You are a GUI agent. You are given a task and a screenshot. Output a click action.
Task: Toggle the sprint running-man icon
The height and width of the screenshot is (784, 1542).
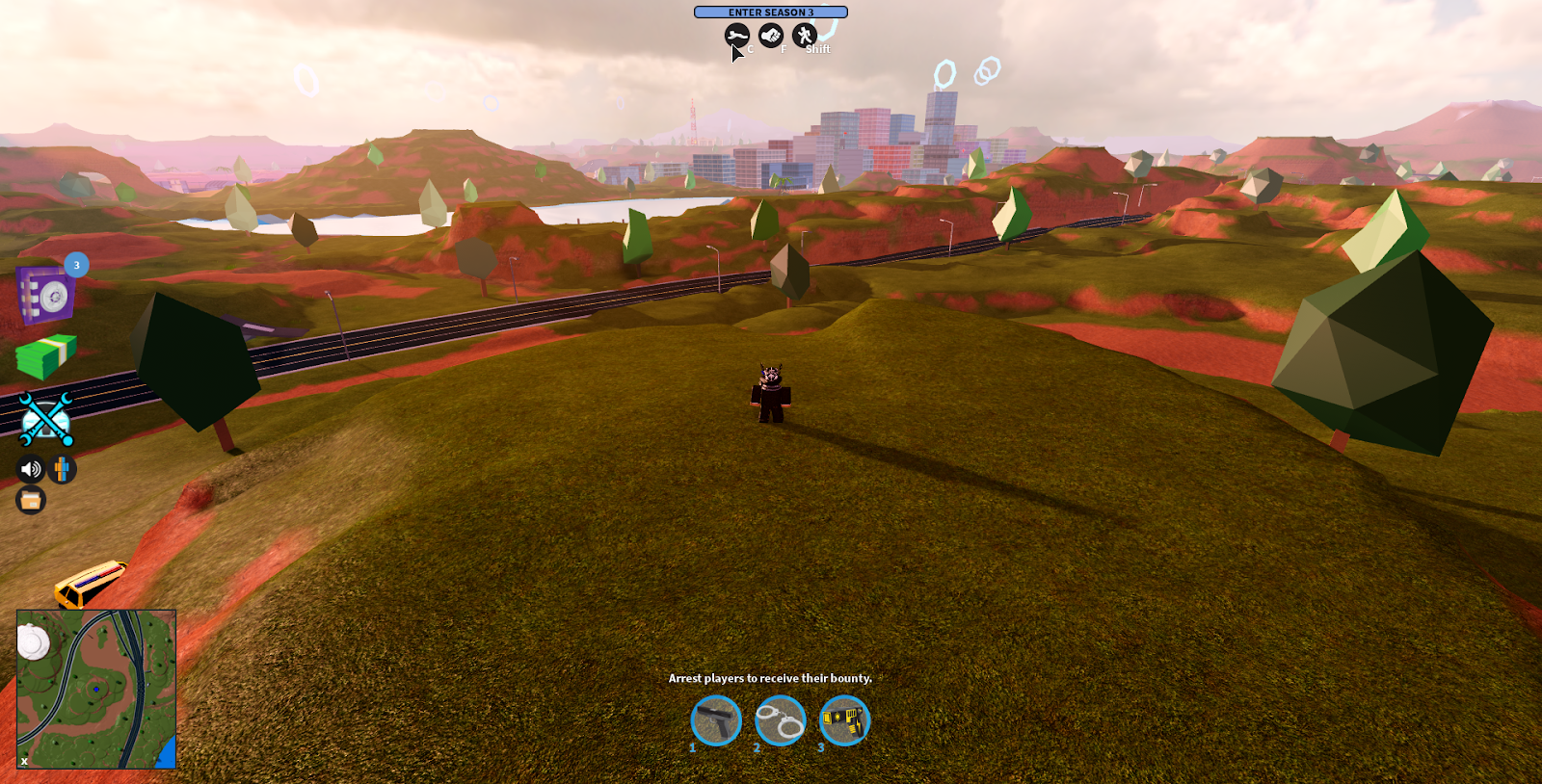[x=805, y=37]
